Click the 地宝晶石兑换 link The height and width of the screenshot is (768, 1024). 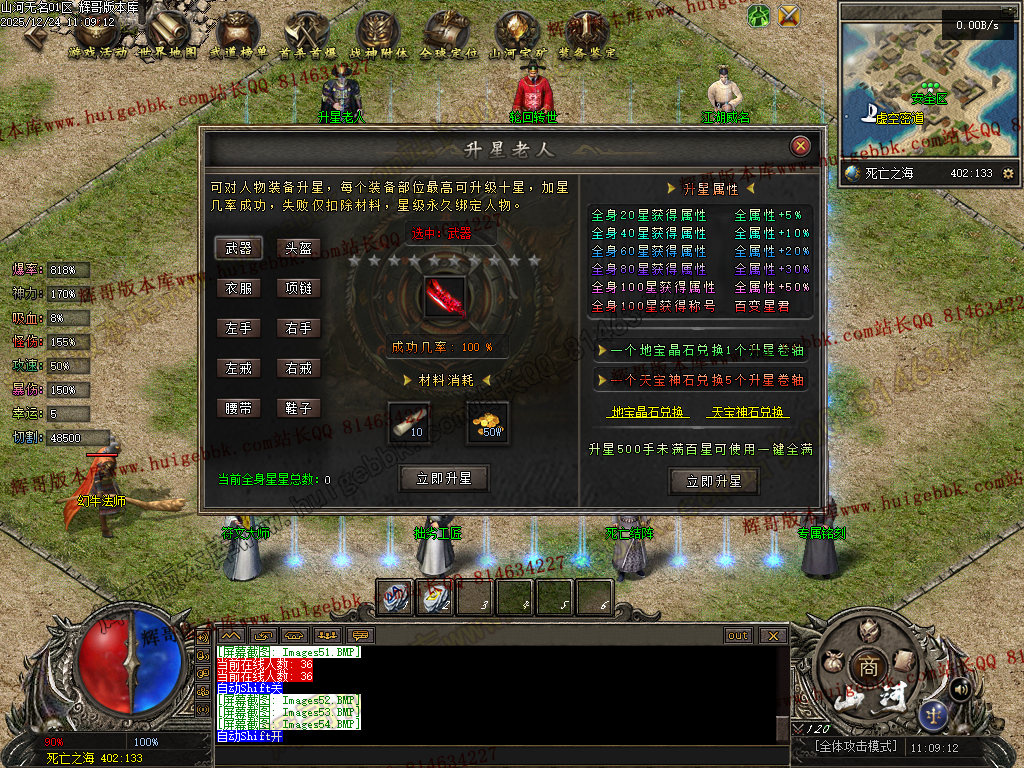coord(648,412)
